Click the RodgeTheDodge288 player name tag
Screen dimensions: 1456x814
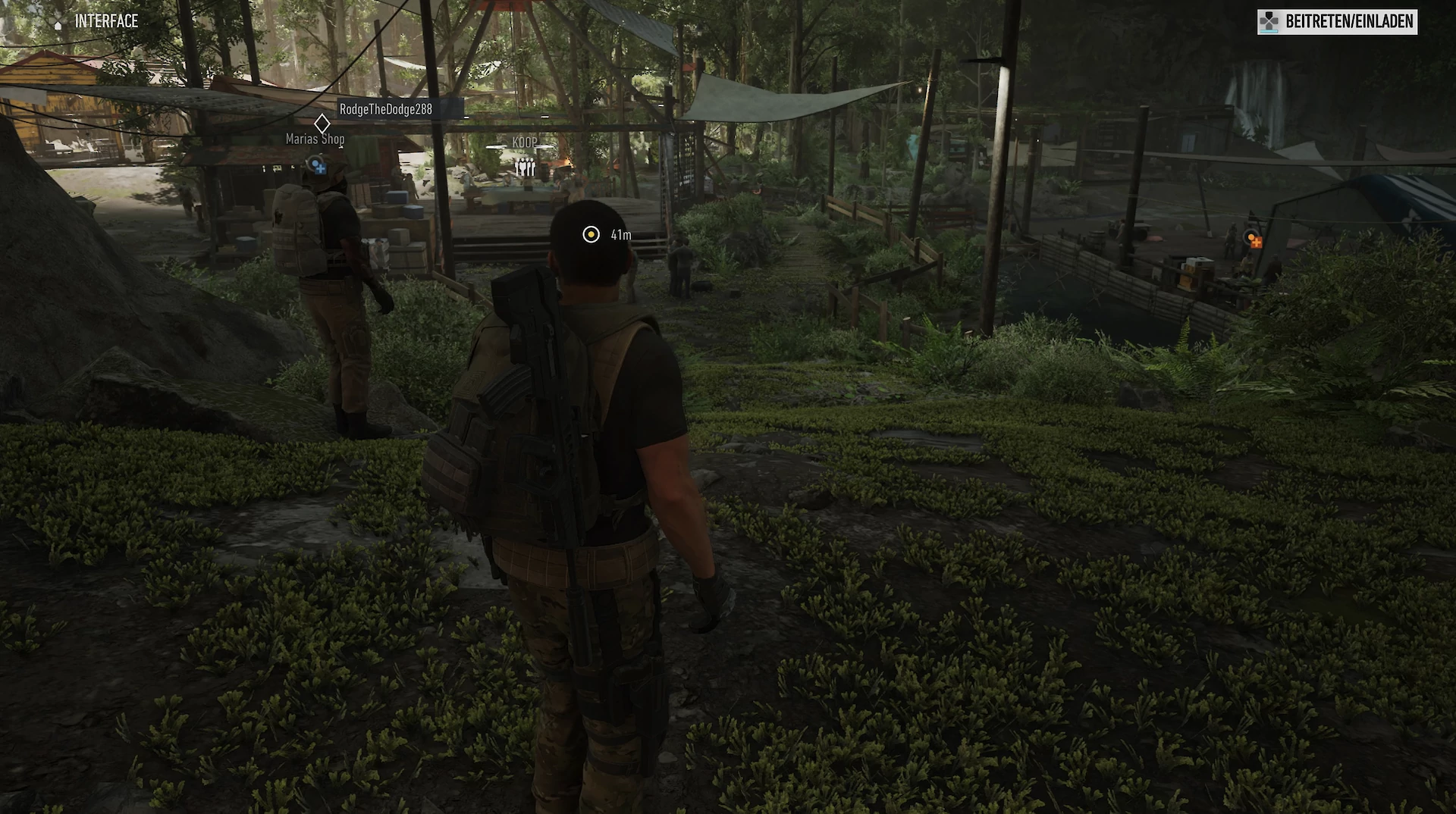[x=386, y=109]
